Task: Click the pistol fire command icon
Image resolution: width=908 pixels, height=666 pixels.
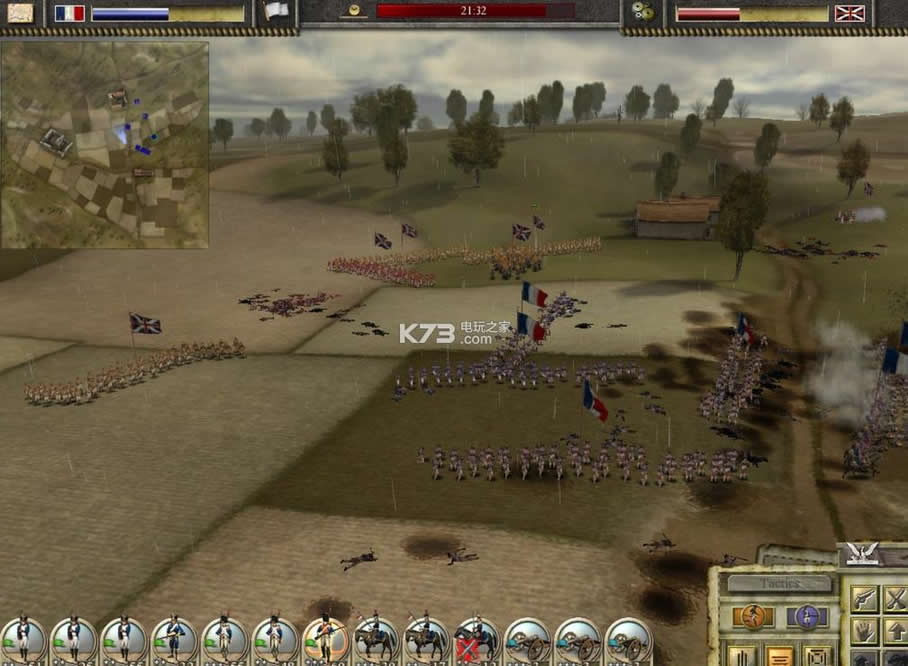Action: tap(865, 598)
